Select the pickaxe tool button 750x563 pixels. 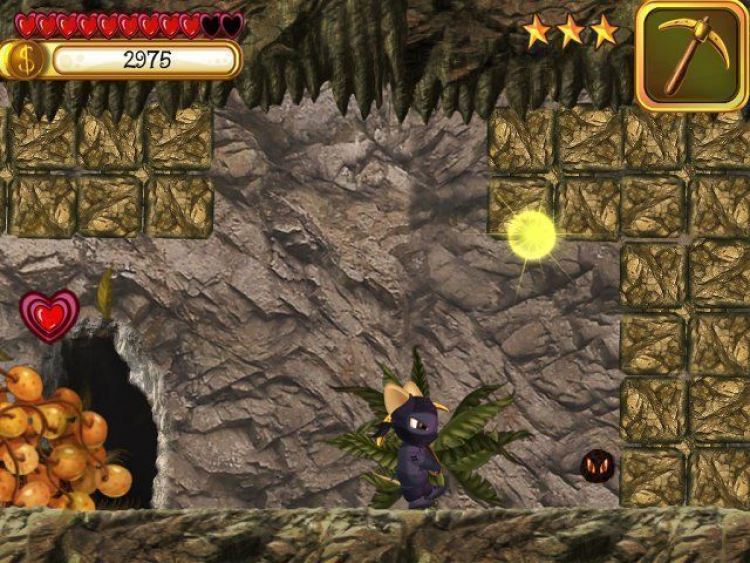click(x=690, y=55)
